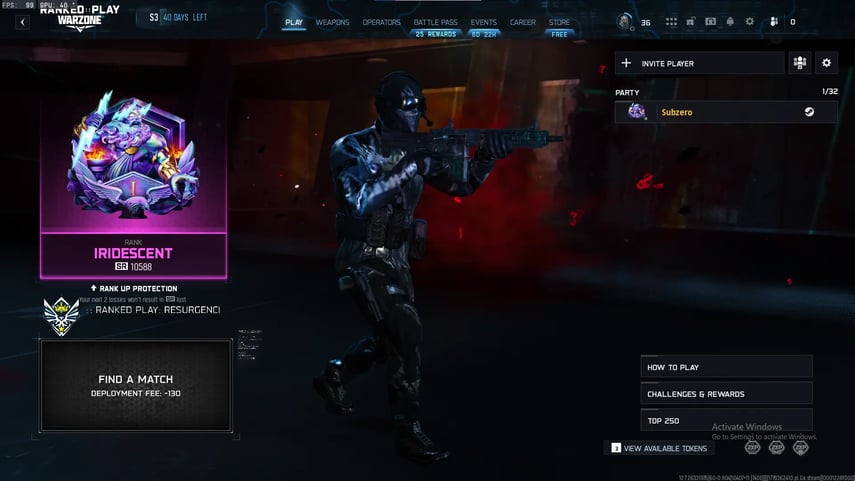View the Top 250 leaderboard
855x481 pixels.
[x=726, y=420]
